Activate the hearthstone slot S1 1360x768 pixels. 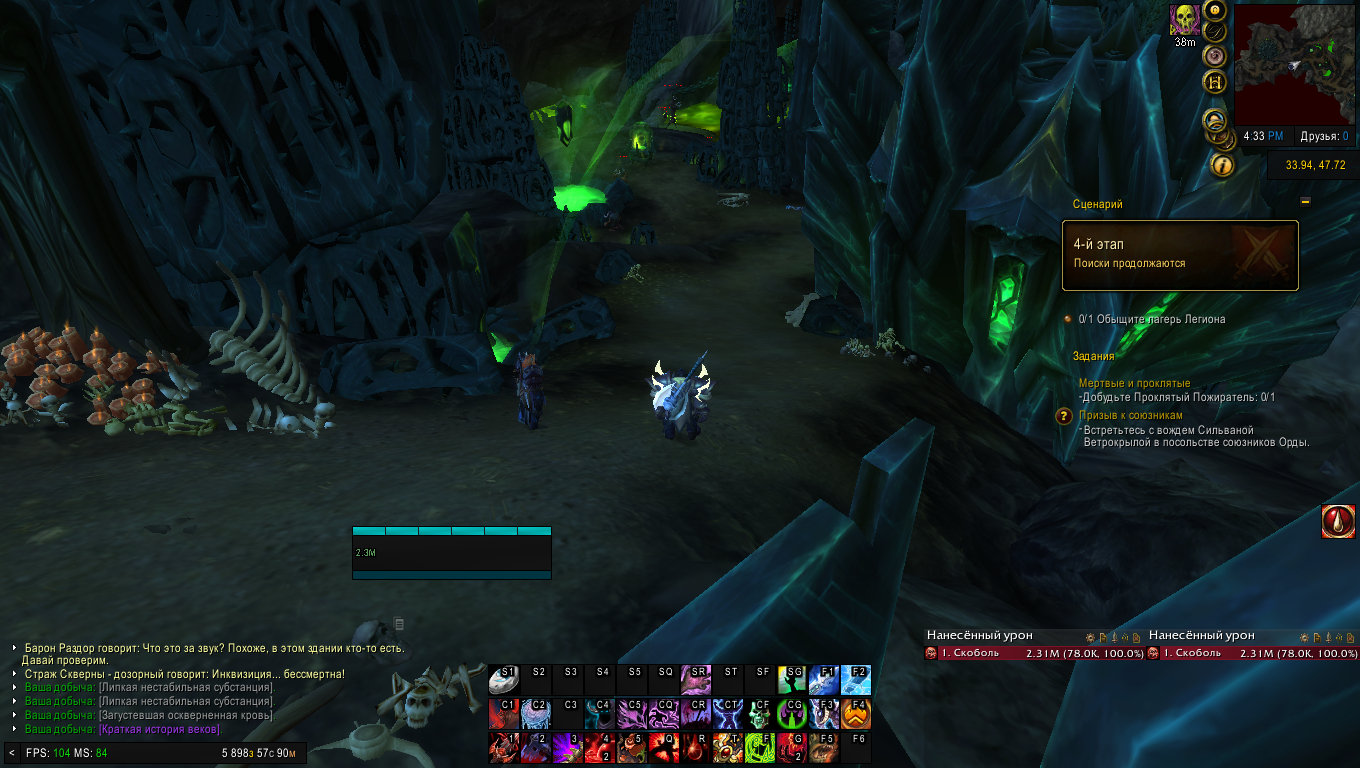(504, 680)
